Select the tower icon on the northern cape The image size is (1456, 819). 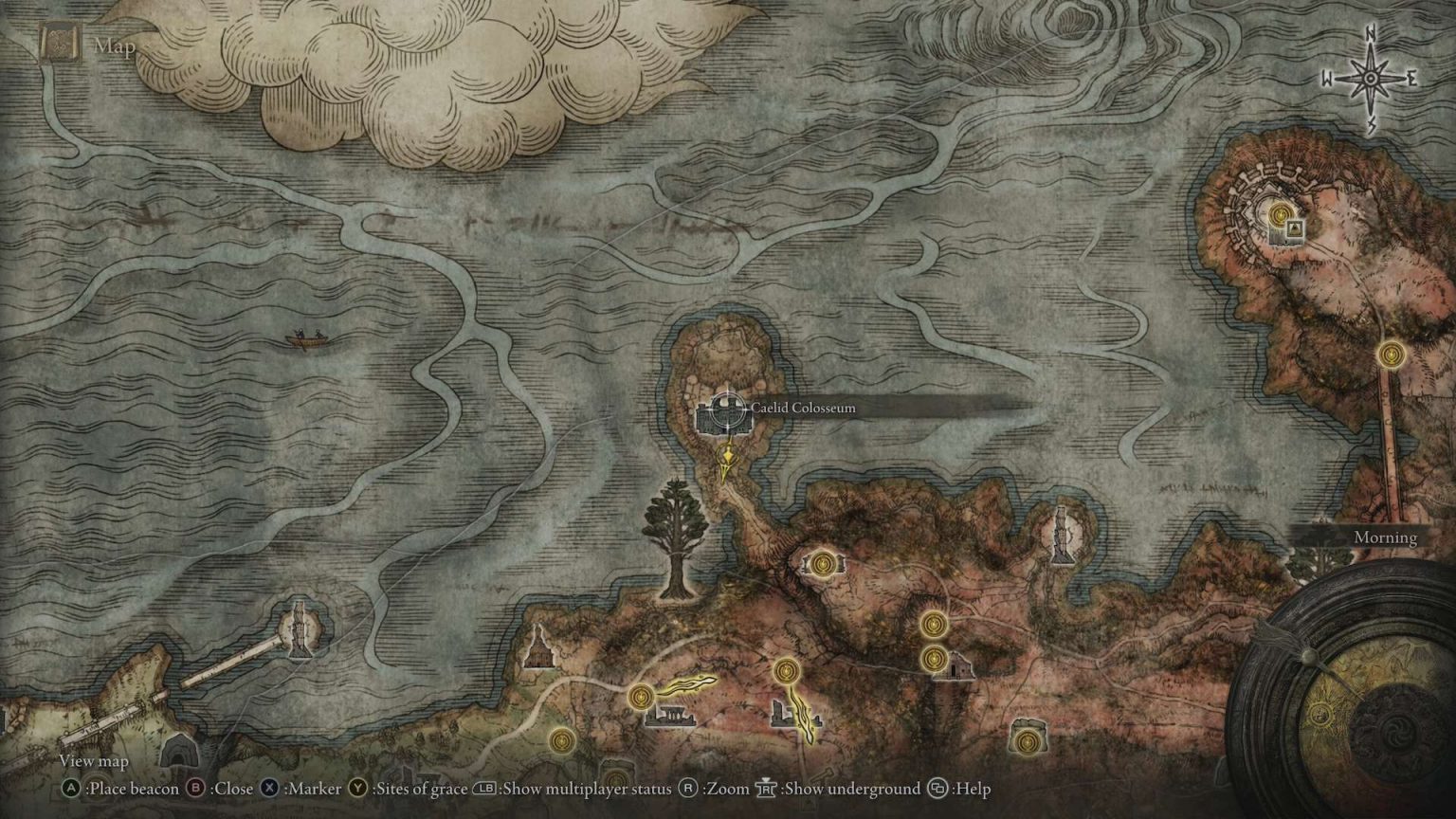click(1061, 535)
